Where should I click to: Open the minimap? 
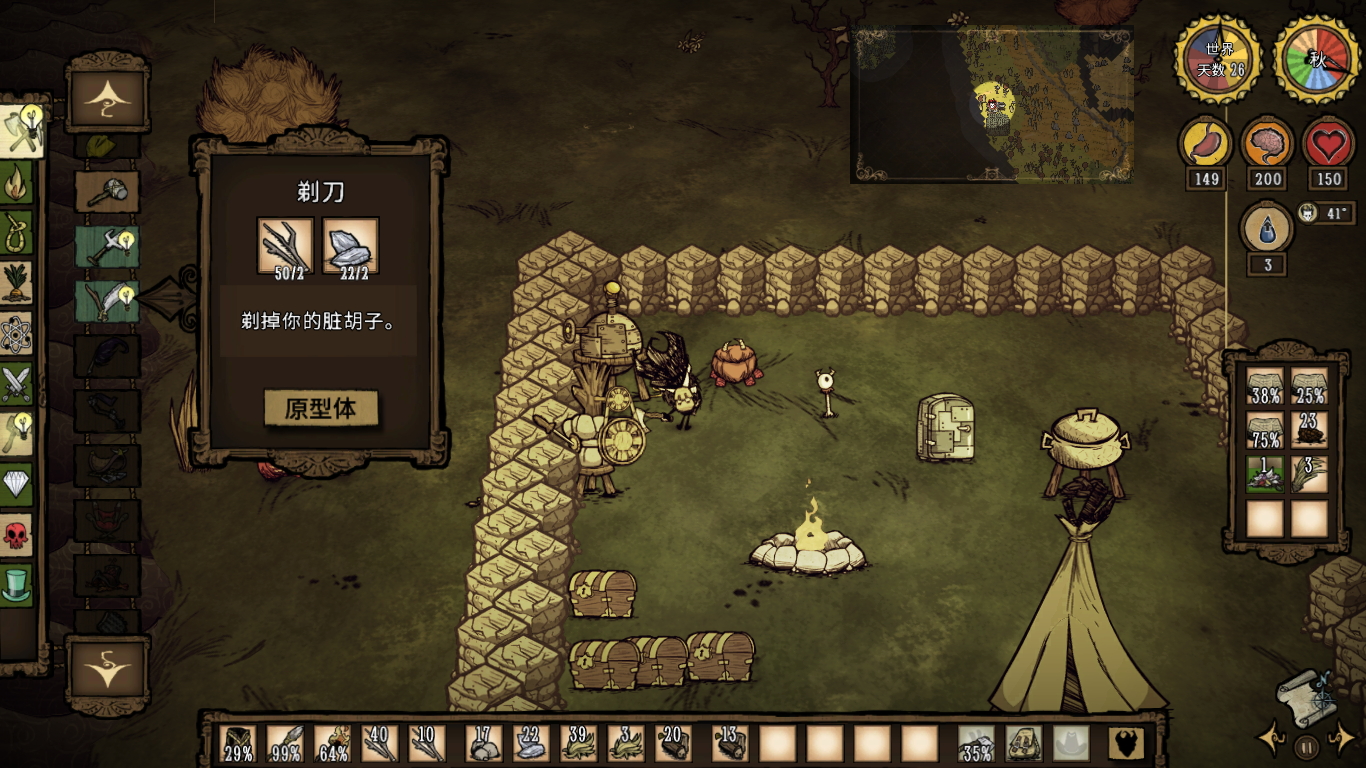coord(991,104)
